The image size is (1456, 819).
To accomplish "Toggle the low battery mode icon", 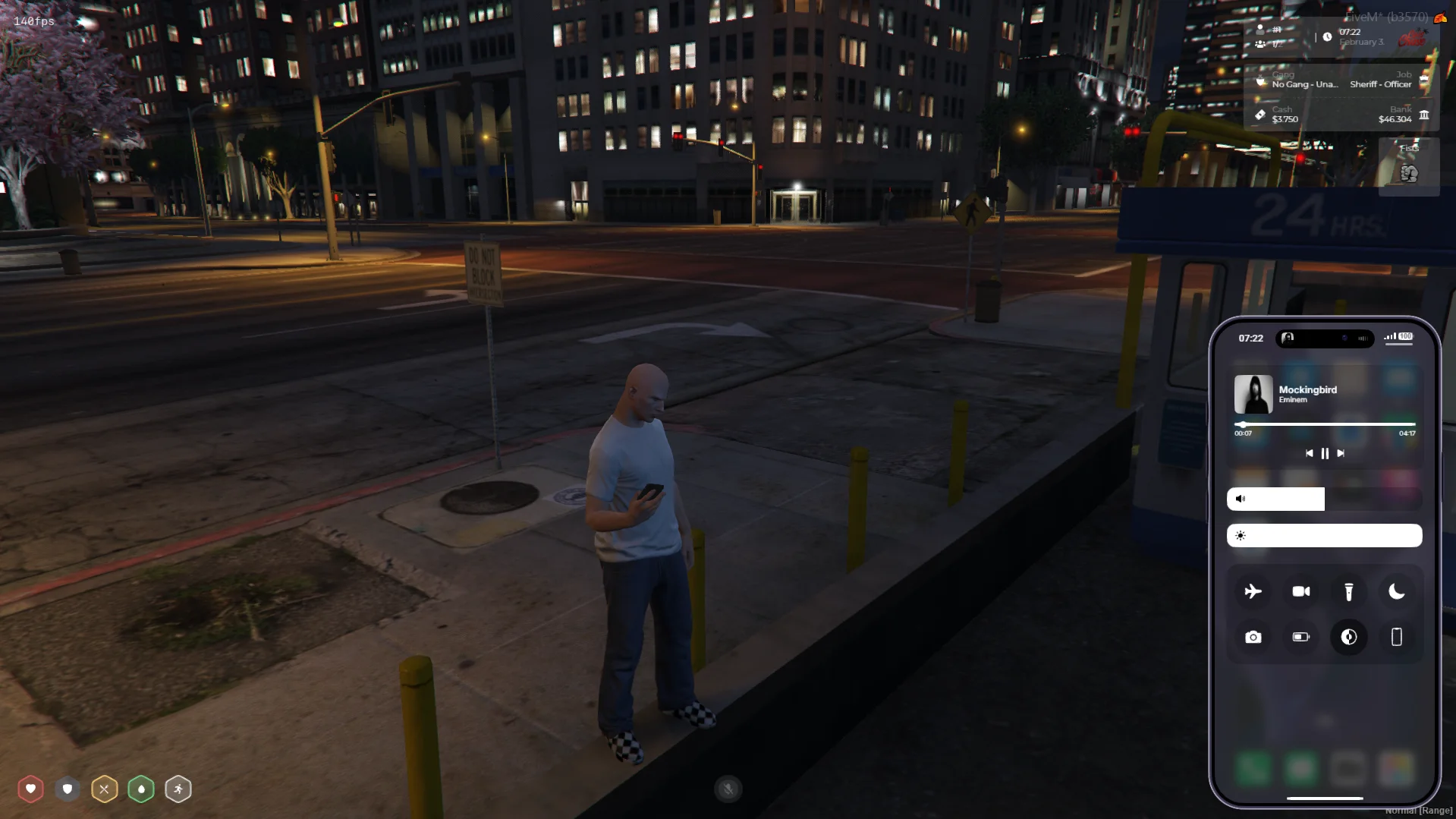I will 1300,638.
